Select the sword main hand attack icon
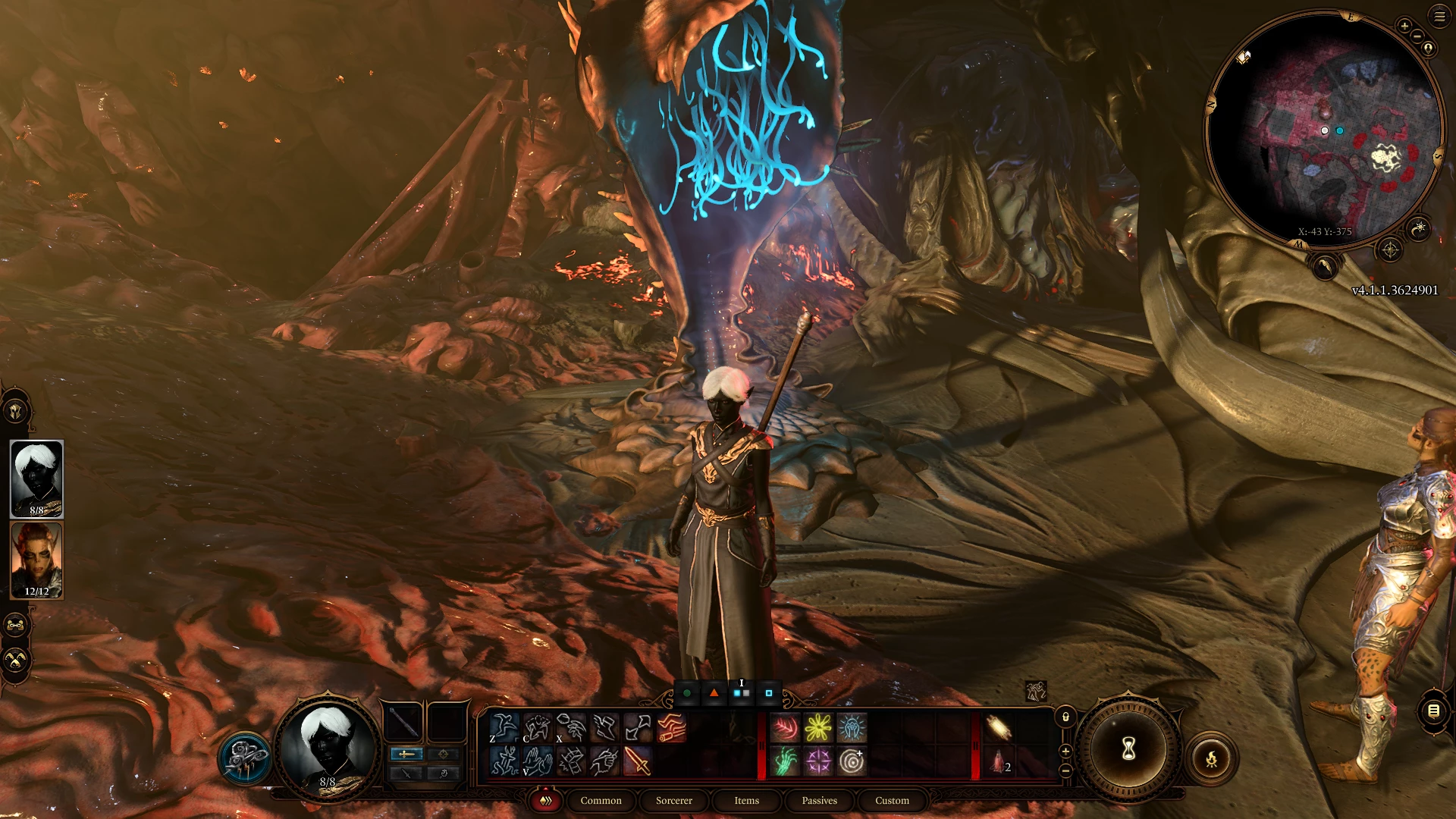This screenshot has height=819, width=1456. pyautogui.click(x=638, y=761)
